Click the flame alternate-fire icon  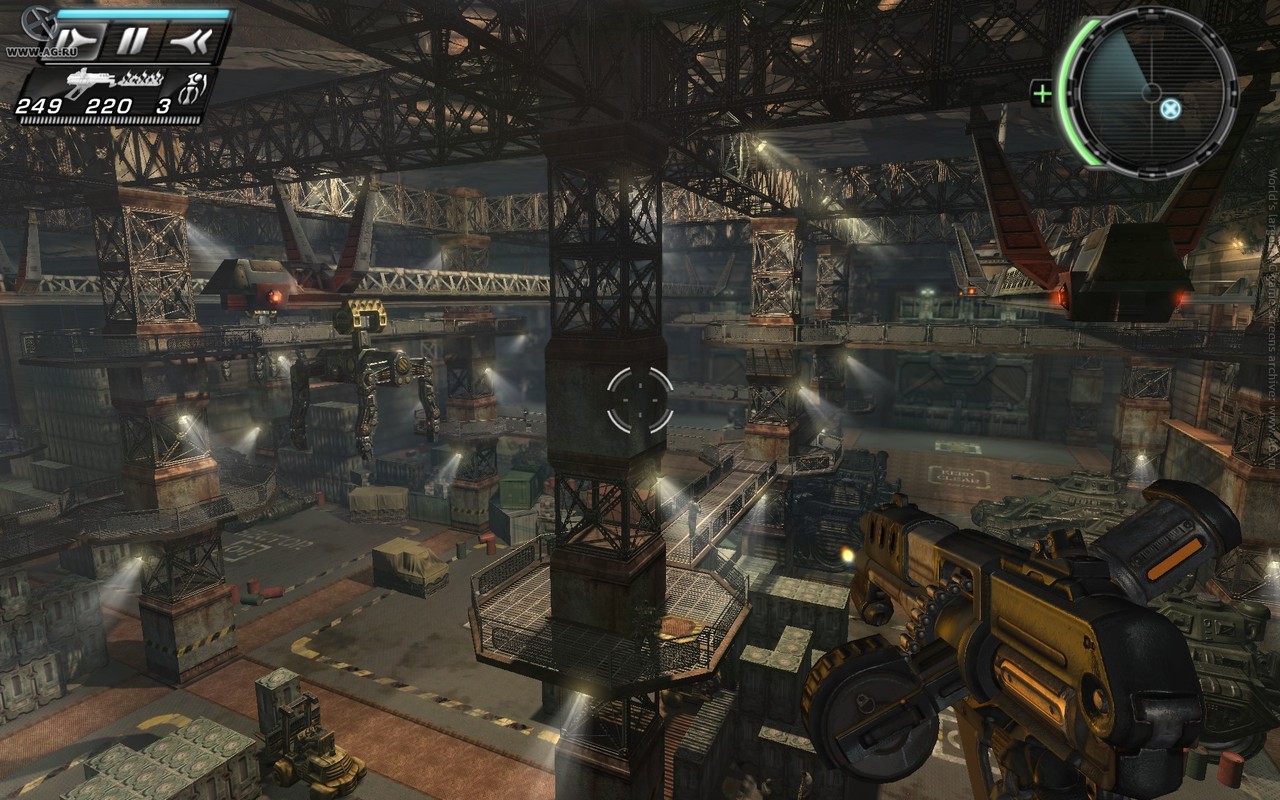pos(143,77)
